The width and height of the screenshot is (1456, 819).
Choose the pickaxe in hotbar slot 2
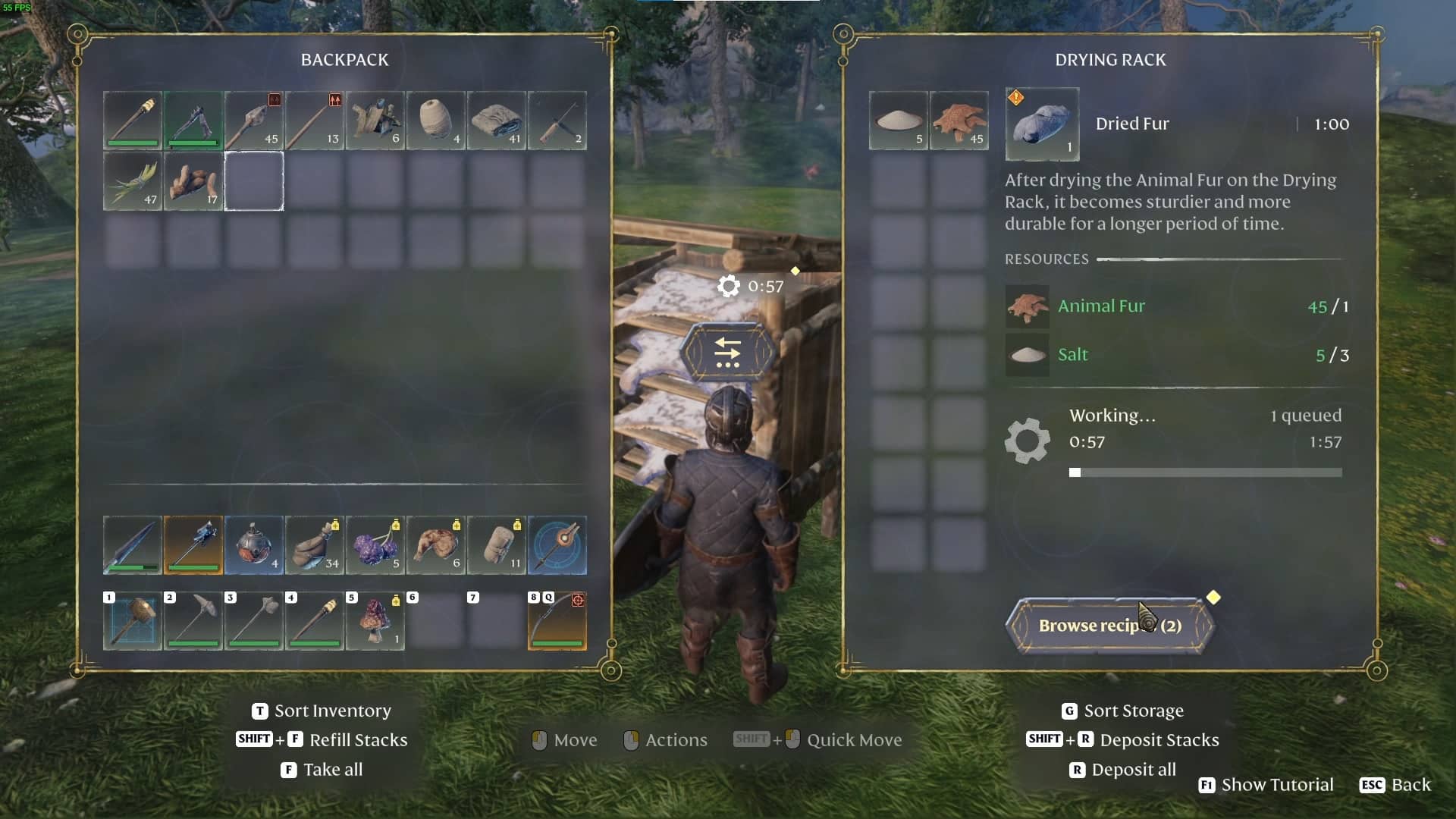193,621
